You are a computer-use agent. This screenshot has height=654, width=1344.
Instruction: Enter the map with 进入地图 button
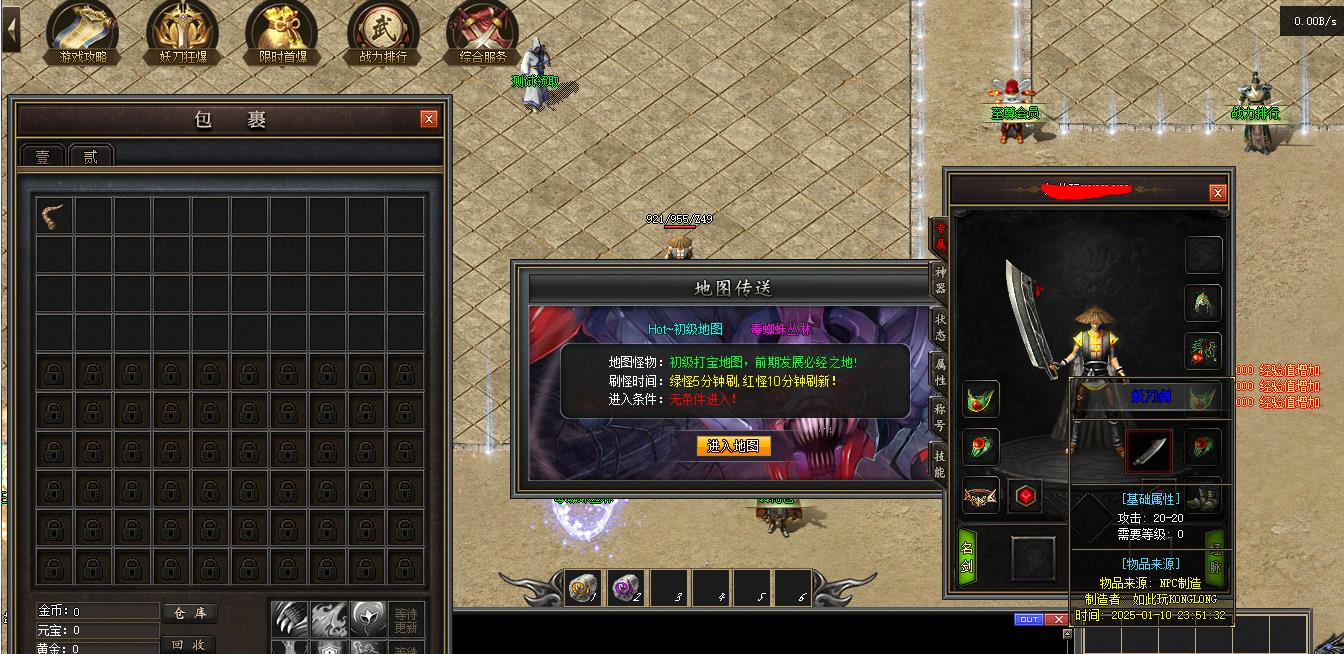[x=733, y=446]
